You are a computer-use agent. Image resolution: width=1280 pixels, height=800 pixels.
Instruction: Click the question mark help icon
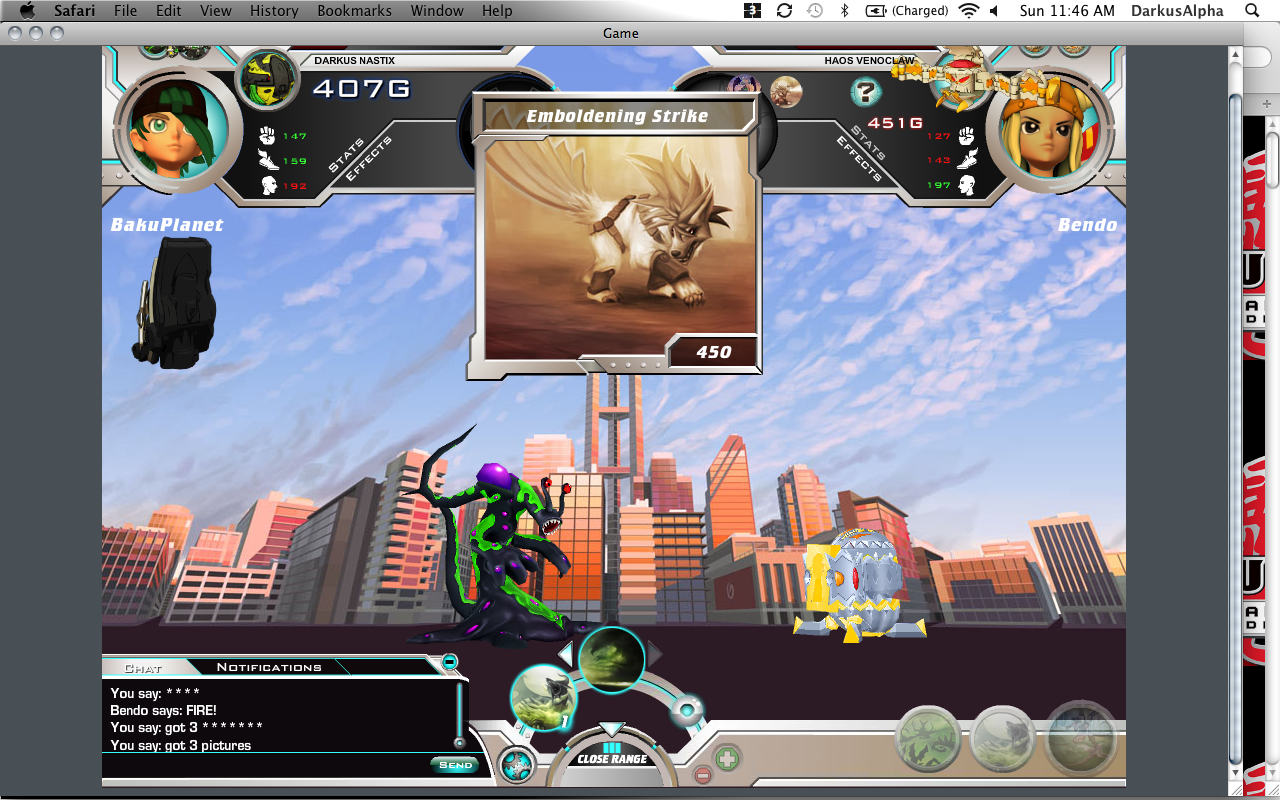coord(864,93)
